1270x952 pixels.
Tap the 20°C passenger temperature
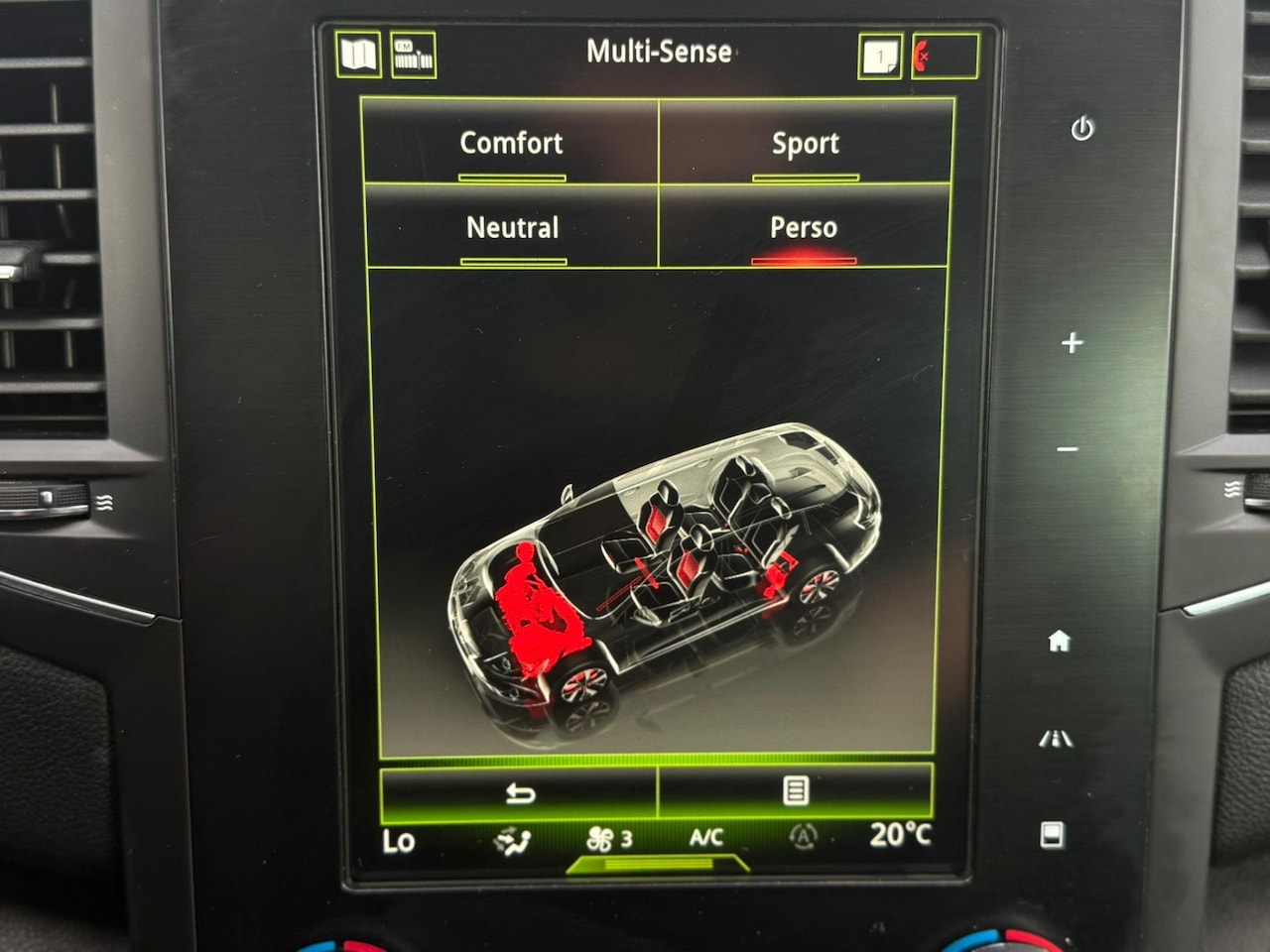tap(899, 835)
